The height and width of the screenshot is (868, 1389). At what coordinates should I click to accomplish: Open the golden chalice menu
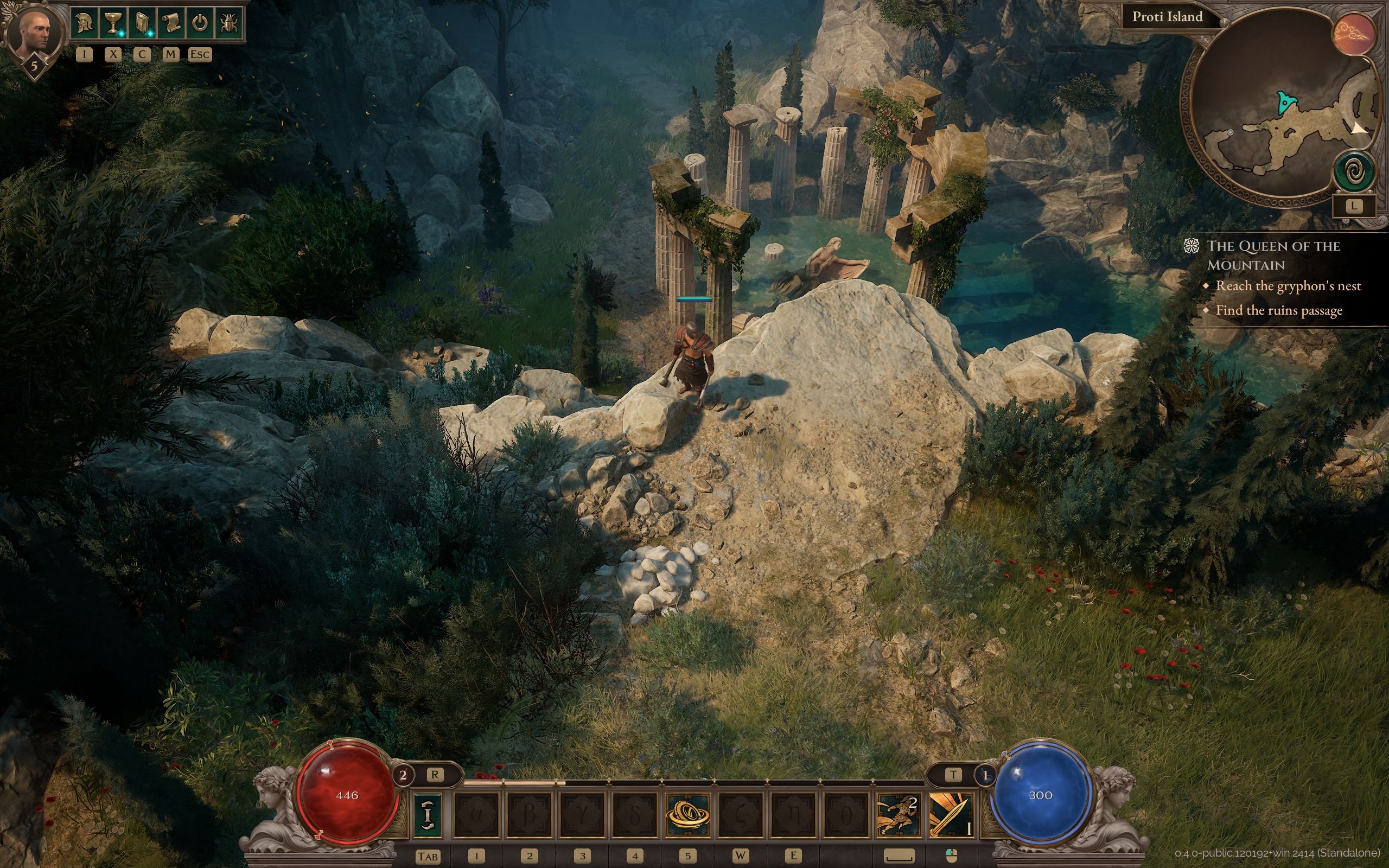[x=113, y=24]
